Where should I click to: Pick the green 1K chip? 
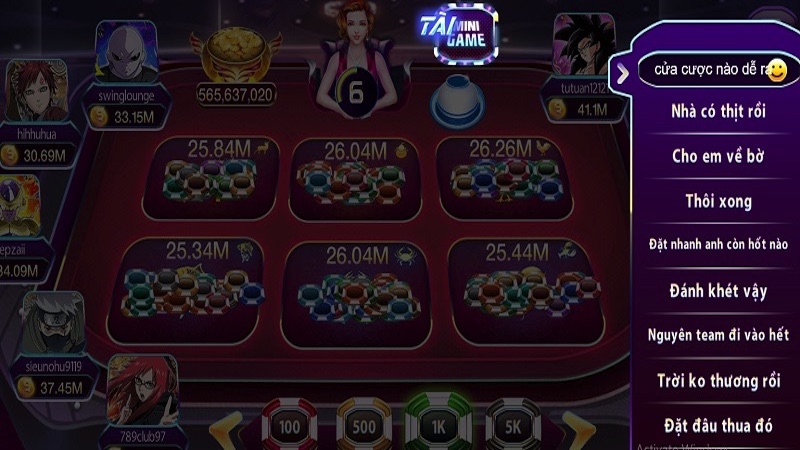(438, 426)
